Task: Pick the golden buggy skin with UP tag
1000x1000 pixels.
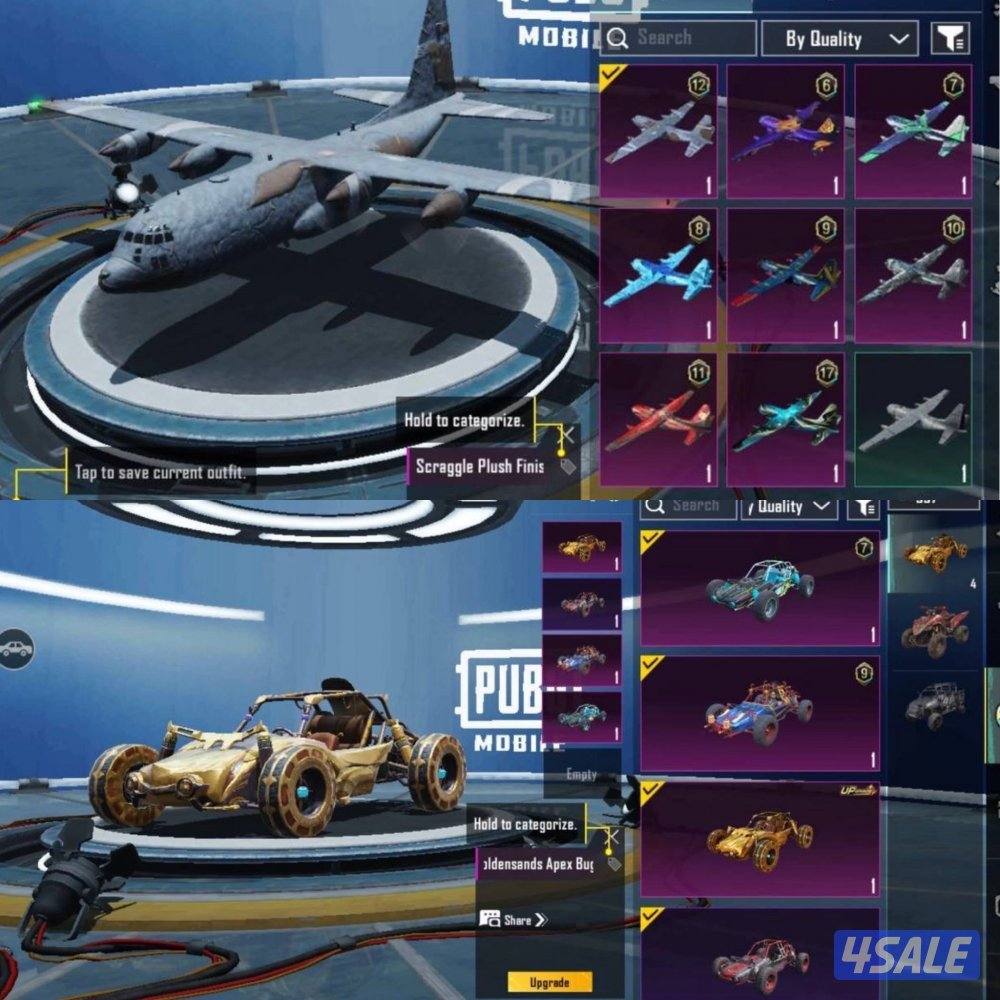Action: (x=759, y=840)
